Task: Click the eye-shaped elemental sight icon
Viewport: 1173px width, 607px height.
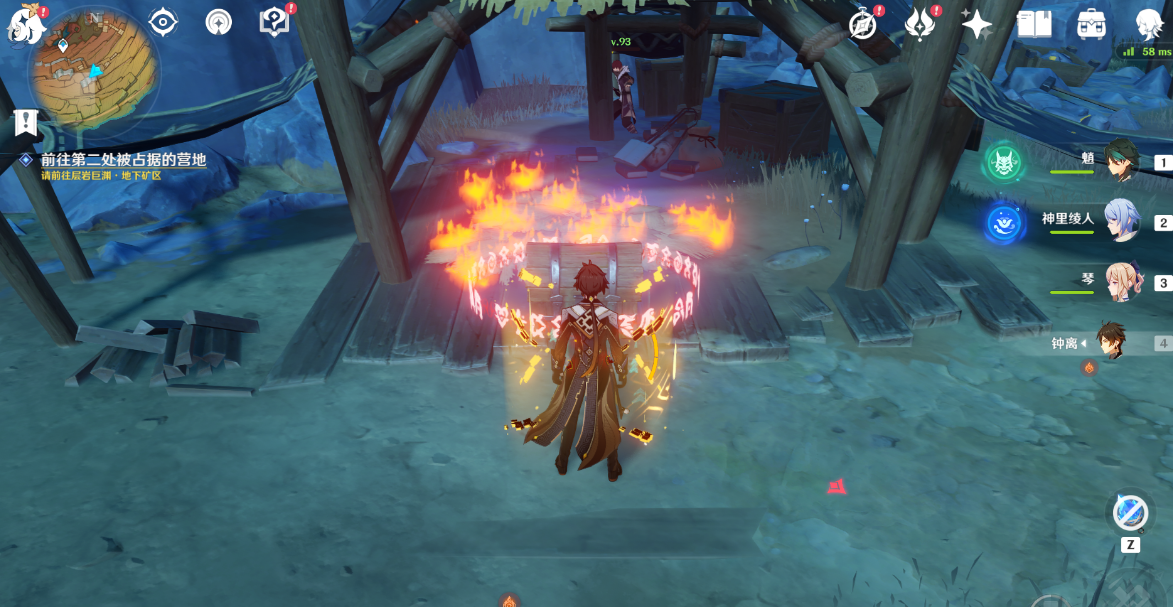Action: tap(162, 21)
